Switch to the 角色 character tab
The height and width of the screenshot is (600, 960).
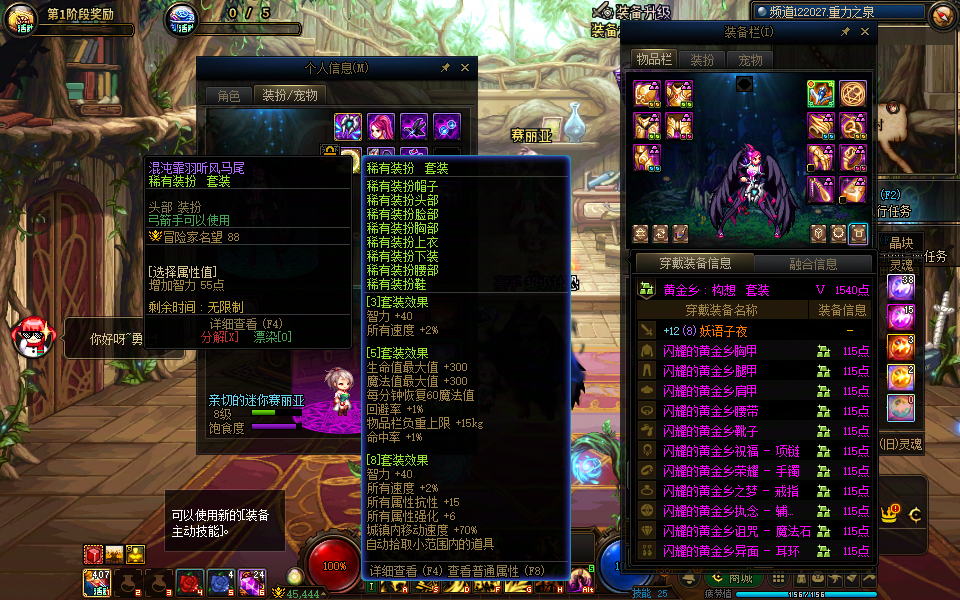[229, 96]
